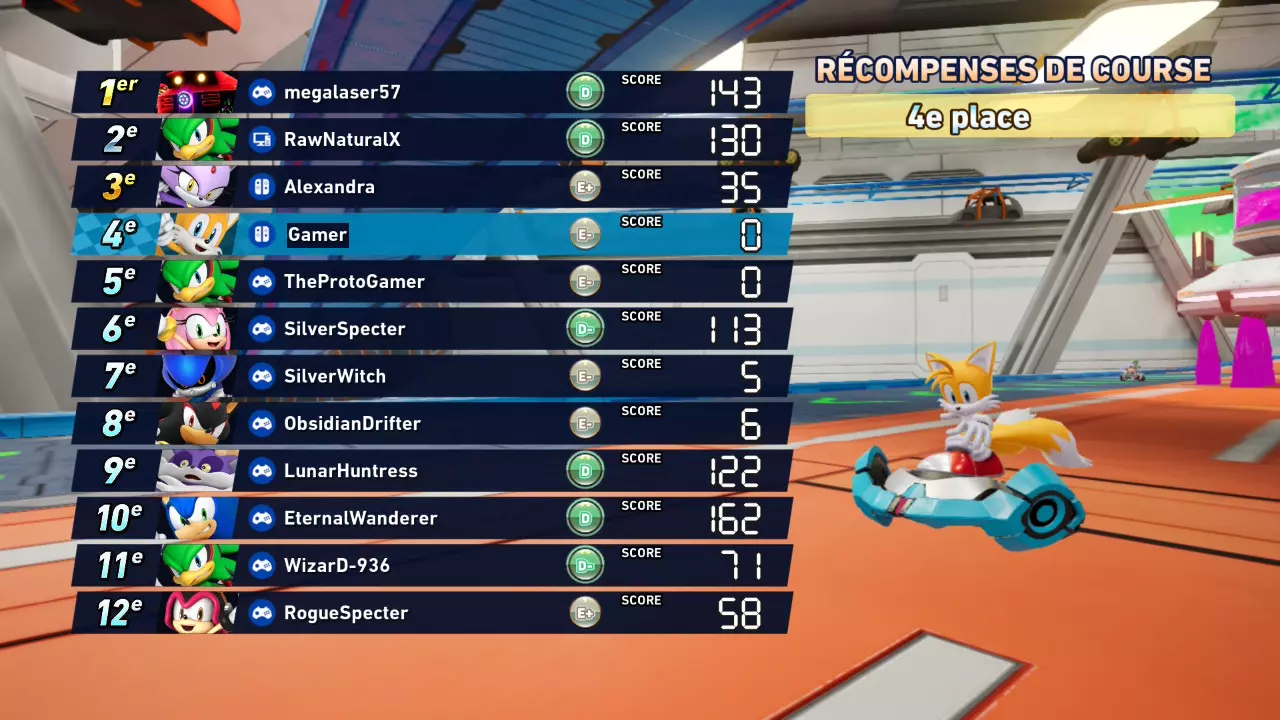The height and width of the screenshot is (720, 1280).
Task: Click the gamepad platform icon beside megalaser57
Action: 261,91
